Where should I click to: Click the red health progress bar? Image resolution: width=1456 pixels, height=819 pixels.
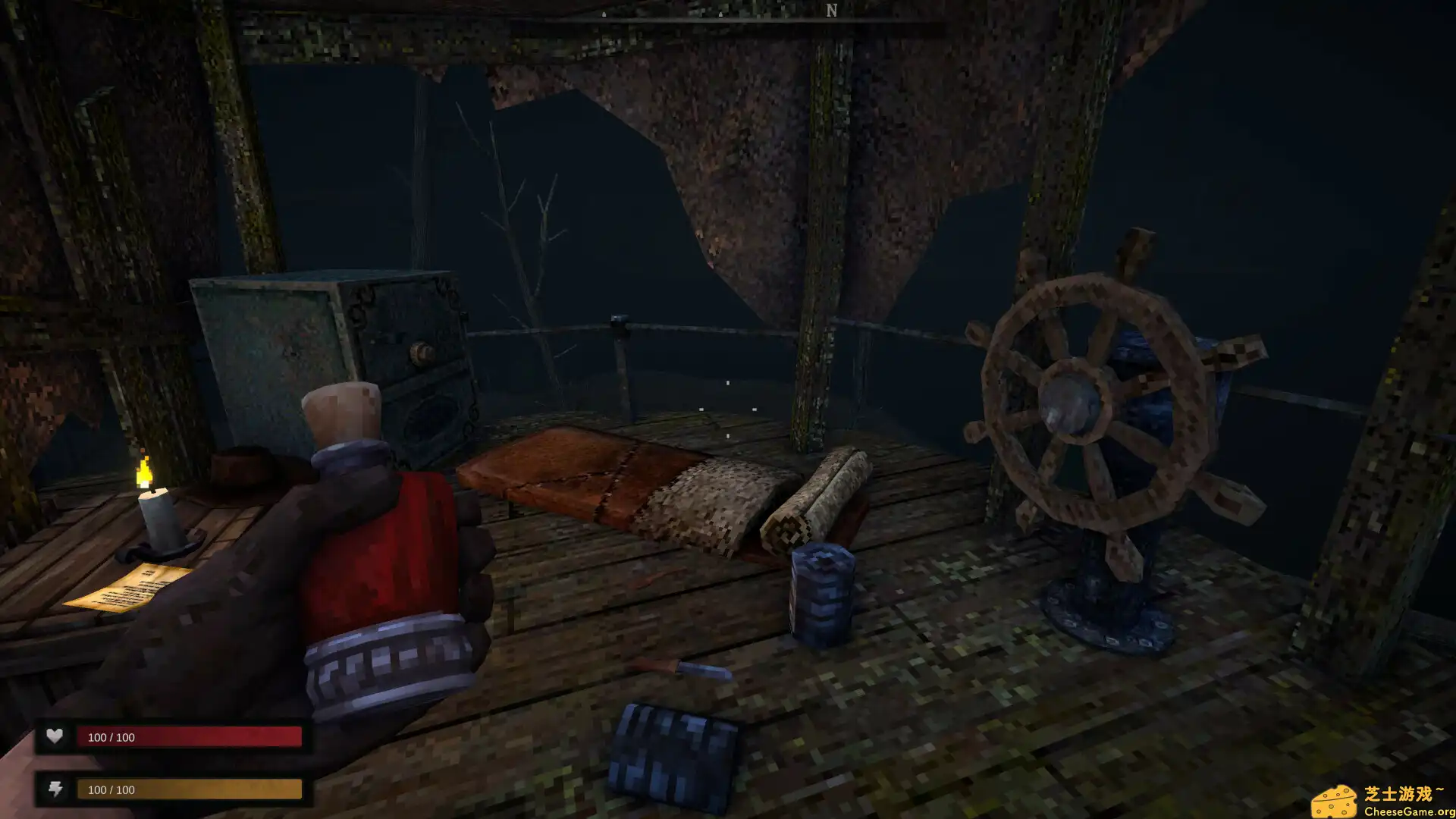[x=190, y=736]
